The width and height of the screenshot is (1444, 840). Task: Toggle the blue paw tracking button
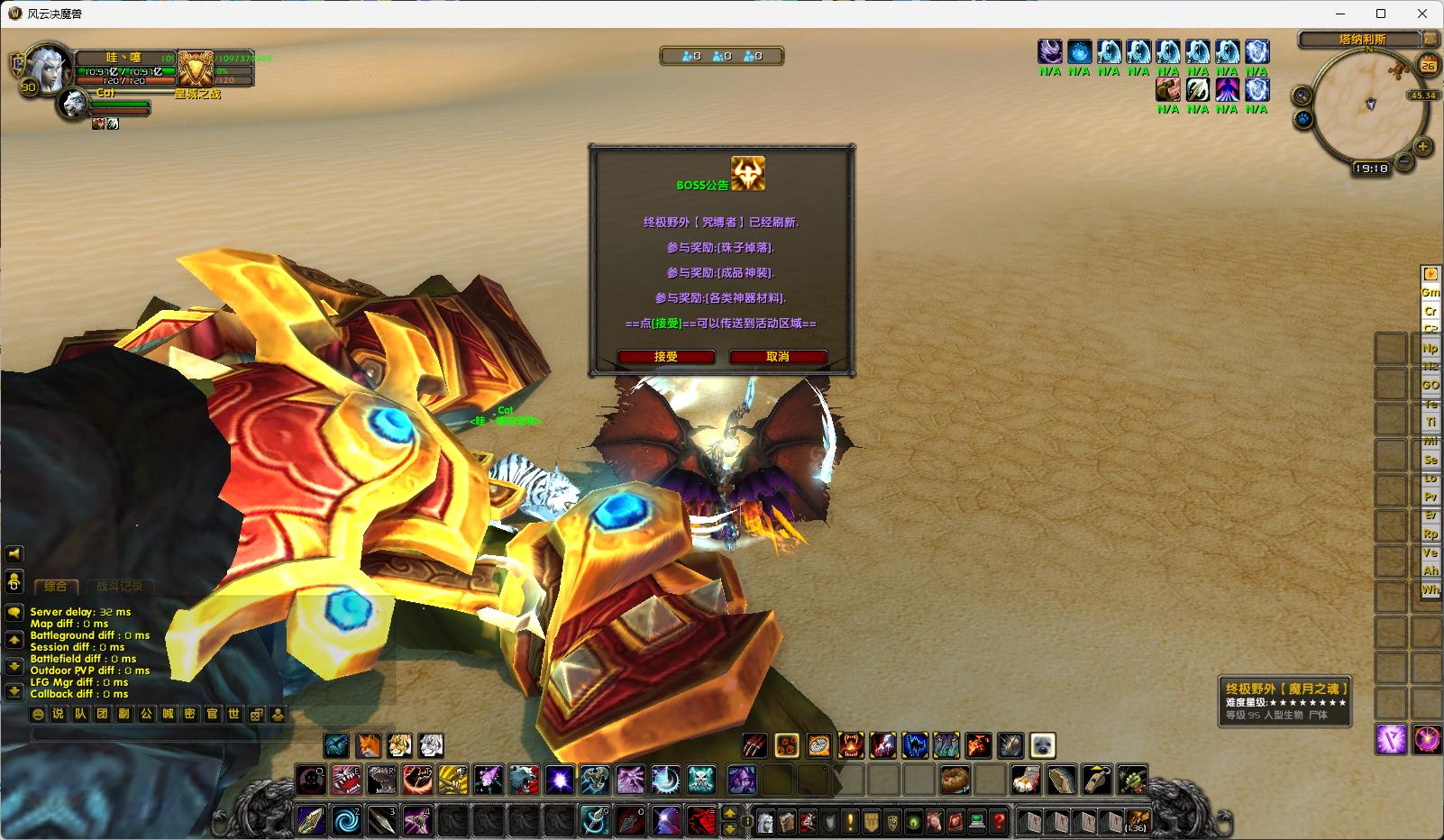[x=1303, y=119]
